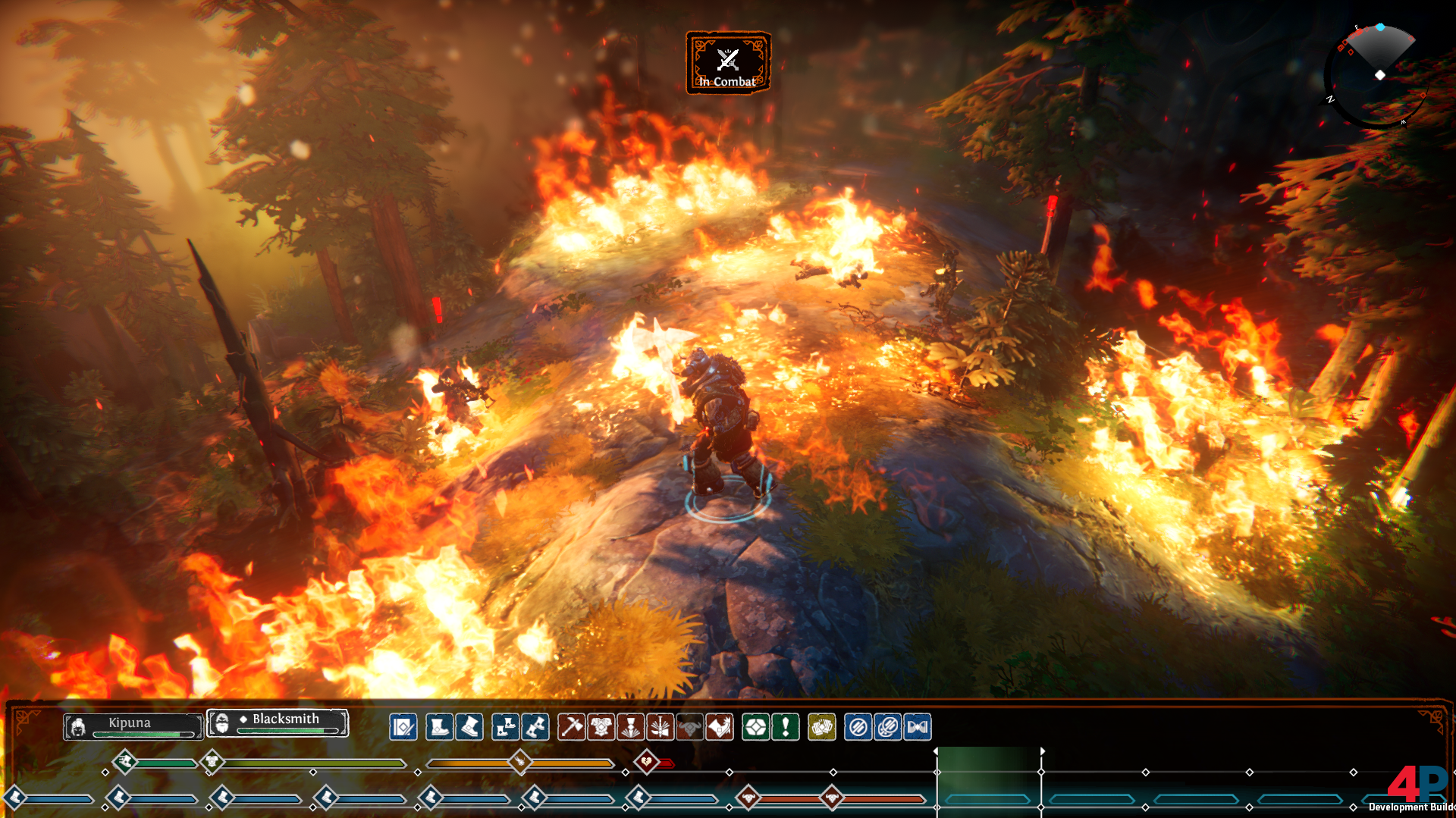Select the Blacksmith character tab

coord(278,722)
